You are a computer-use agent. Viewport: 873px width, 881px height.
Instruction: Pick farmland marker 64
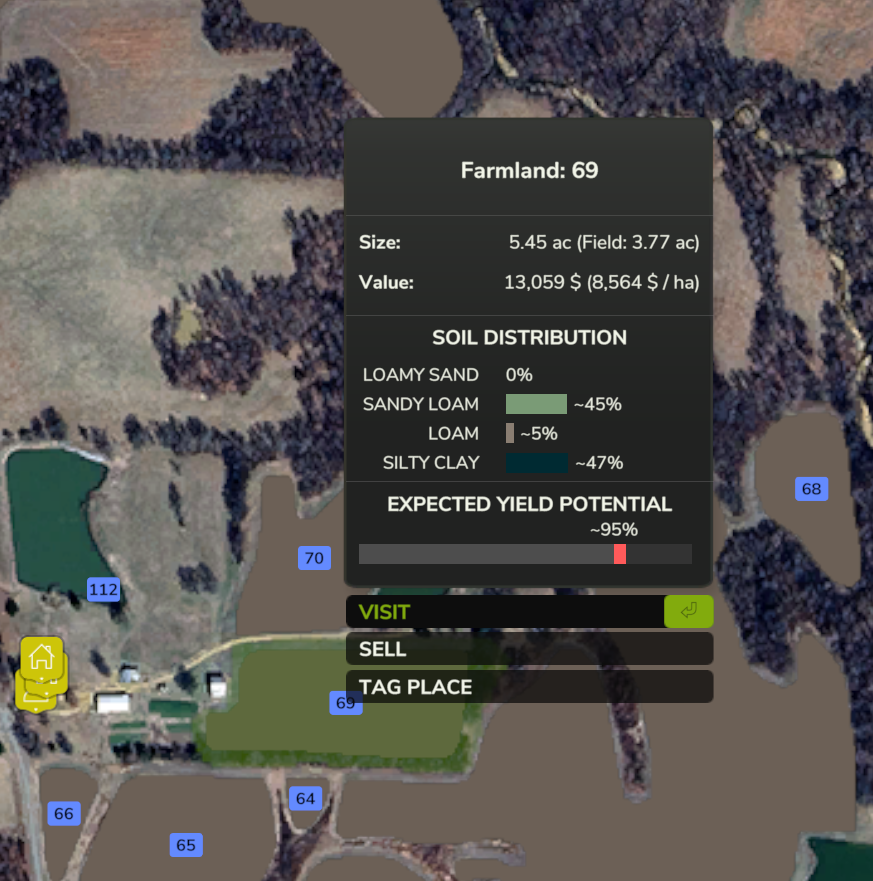point(305,798)
